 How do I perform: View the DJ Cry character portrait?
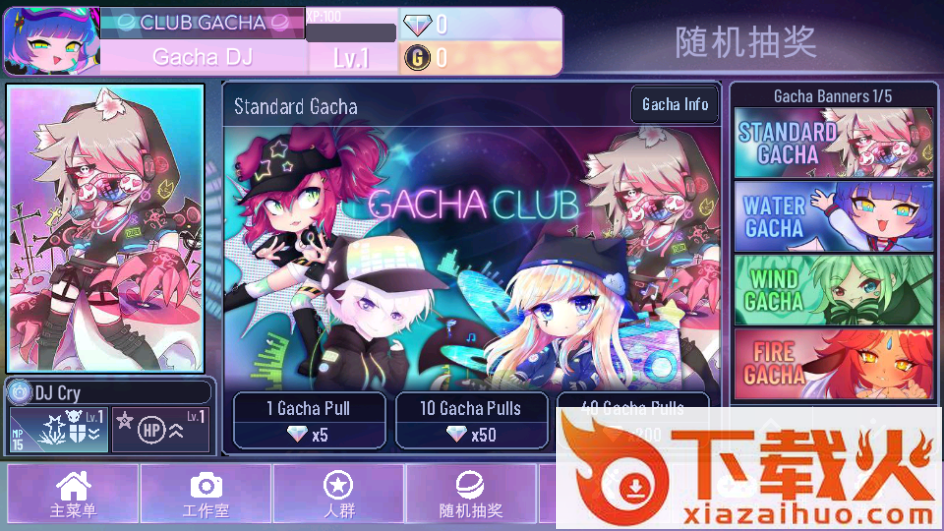(x=106, y=228)
